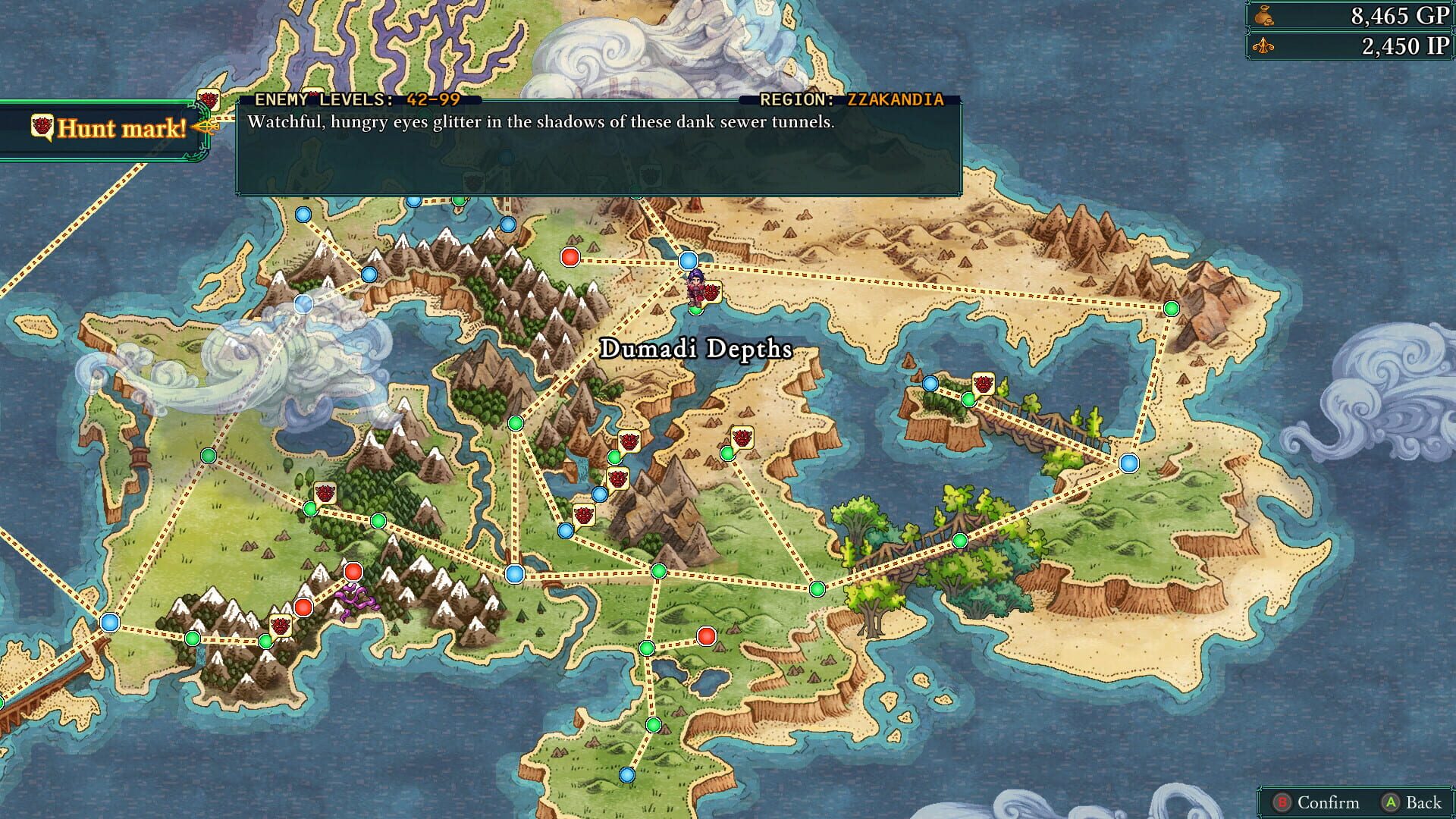Select the hunt mark beside the player character
The image size is (1456, 819).
coord(710,291)
